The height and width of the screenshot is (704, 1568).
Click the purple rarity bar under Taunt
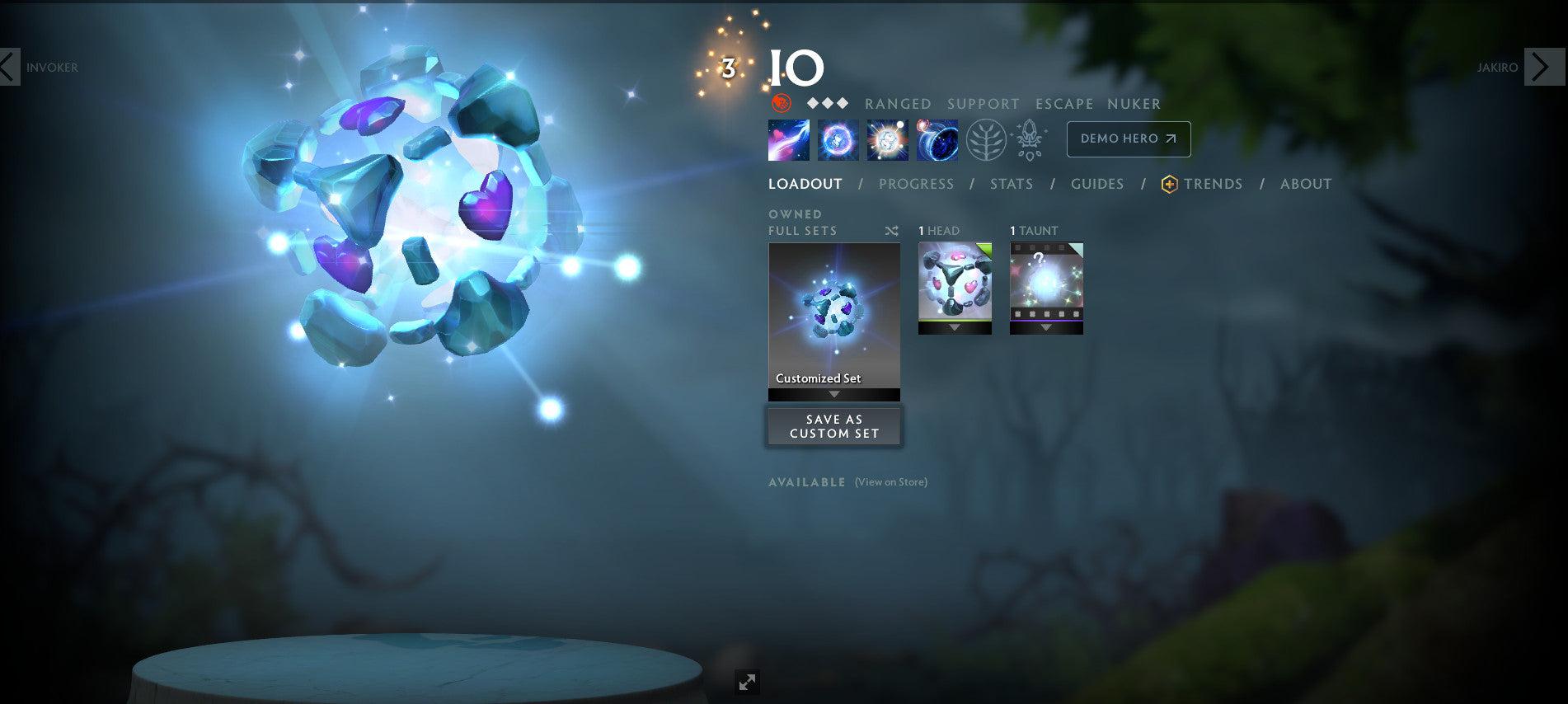(x=1046, y=321)
